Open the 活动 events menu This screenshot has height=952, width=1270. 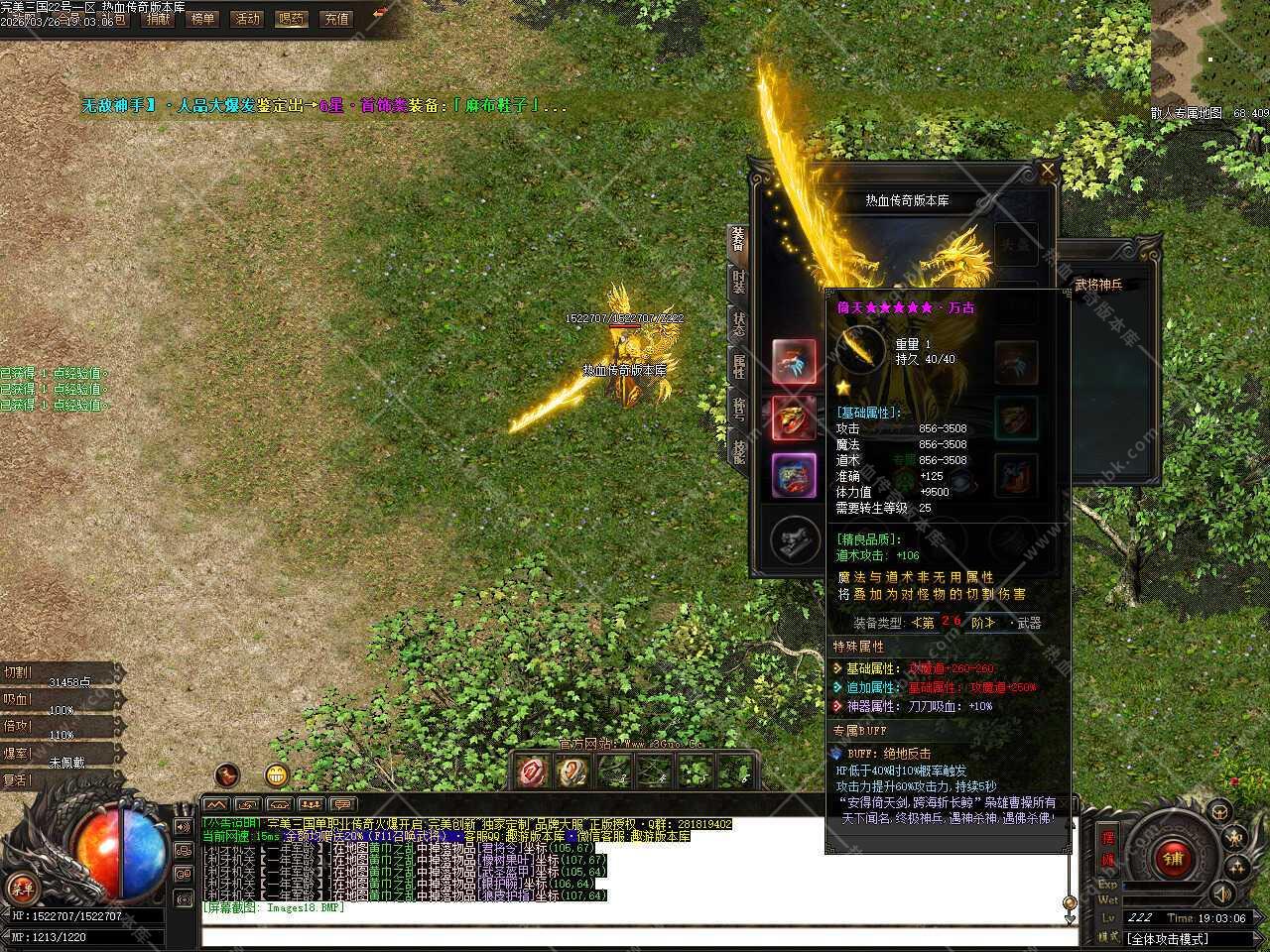tap(246, 18)
